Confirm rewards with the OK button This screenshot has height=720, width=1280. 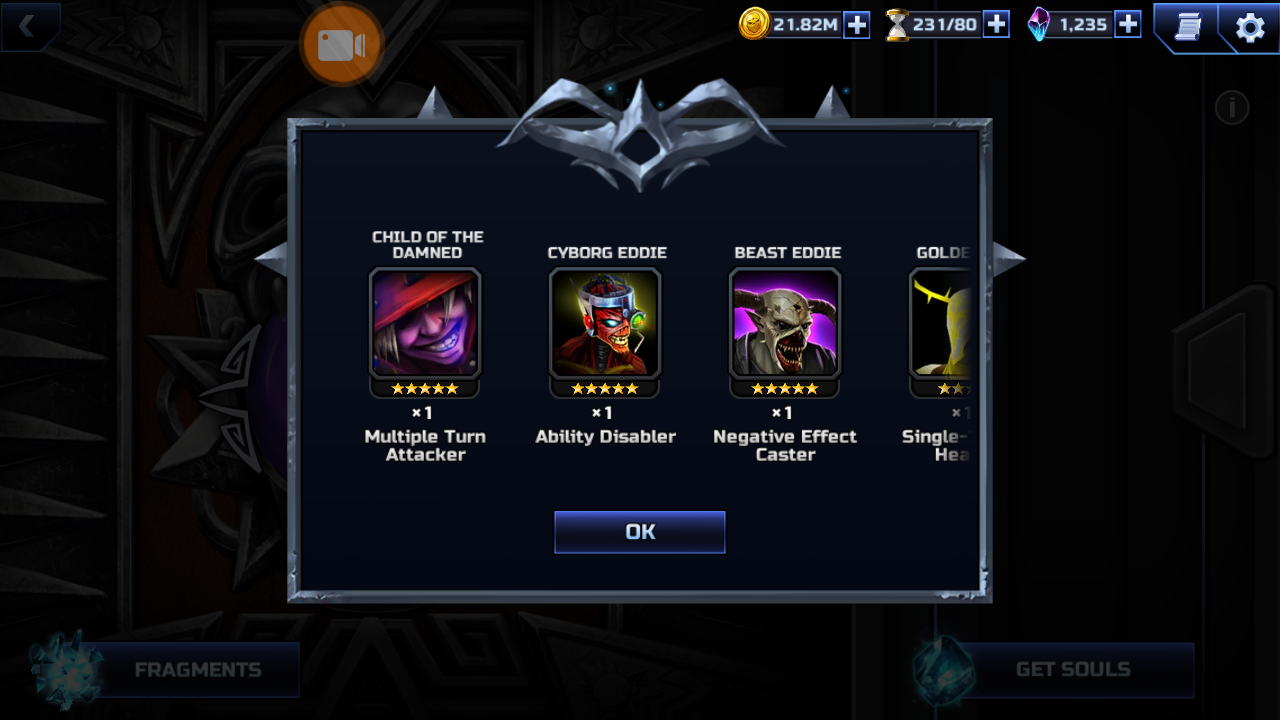pos(640,532)
